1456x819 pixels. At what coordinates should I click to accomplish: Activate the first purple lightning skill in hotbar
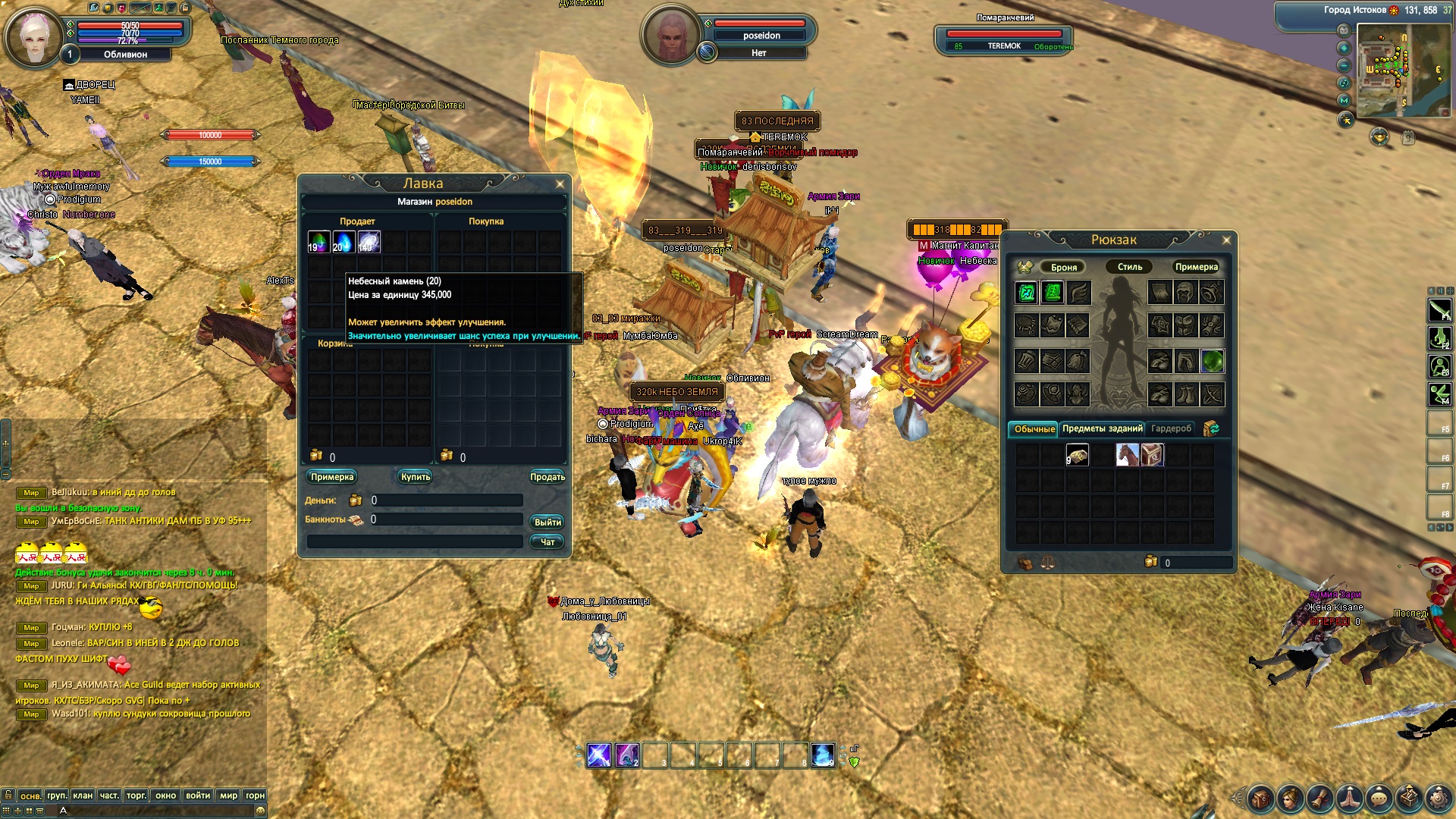point(598,755)
